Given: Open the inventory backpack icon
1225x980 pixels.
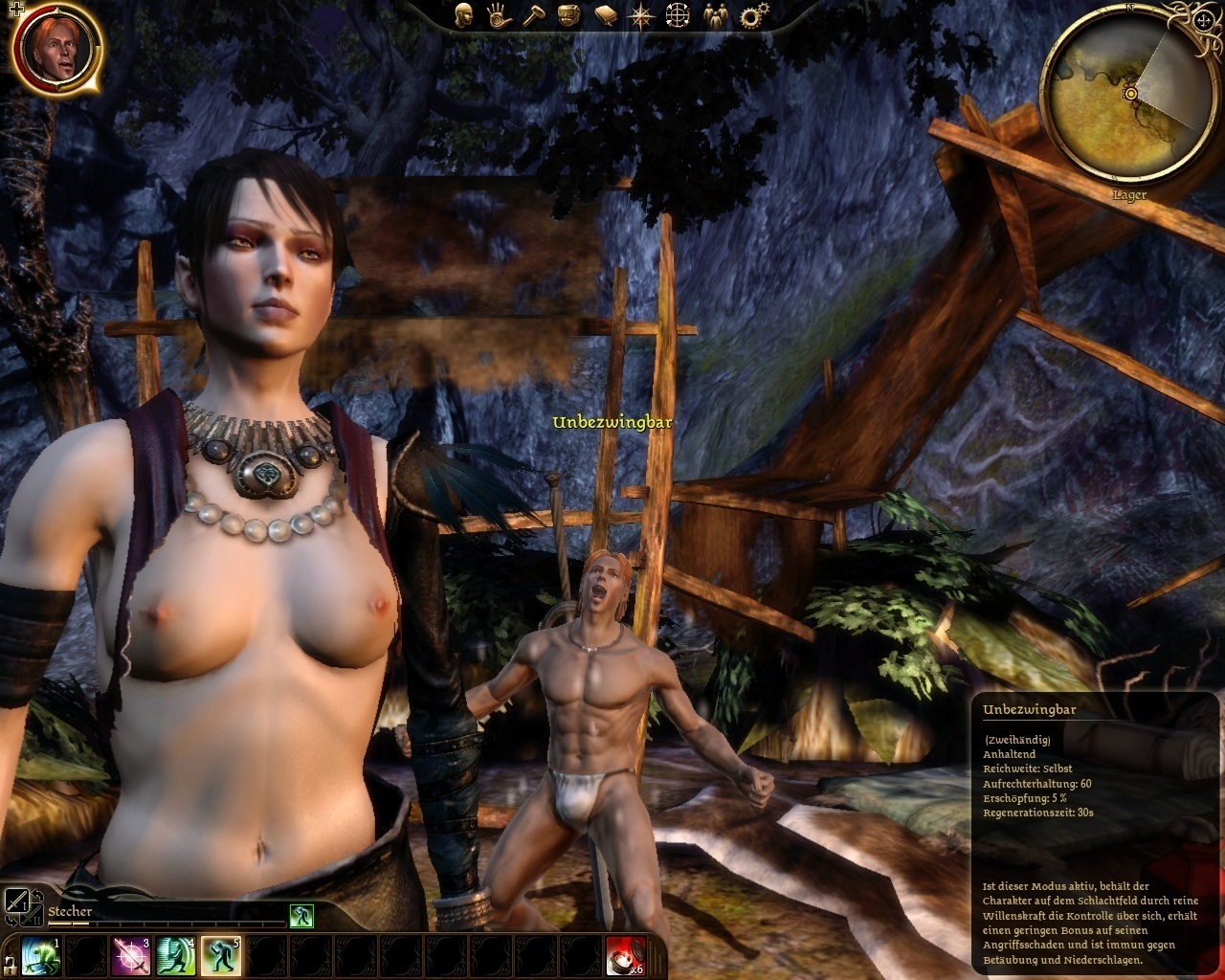Looking at the screenshot, I should pos(568,15).
